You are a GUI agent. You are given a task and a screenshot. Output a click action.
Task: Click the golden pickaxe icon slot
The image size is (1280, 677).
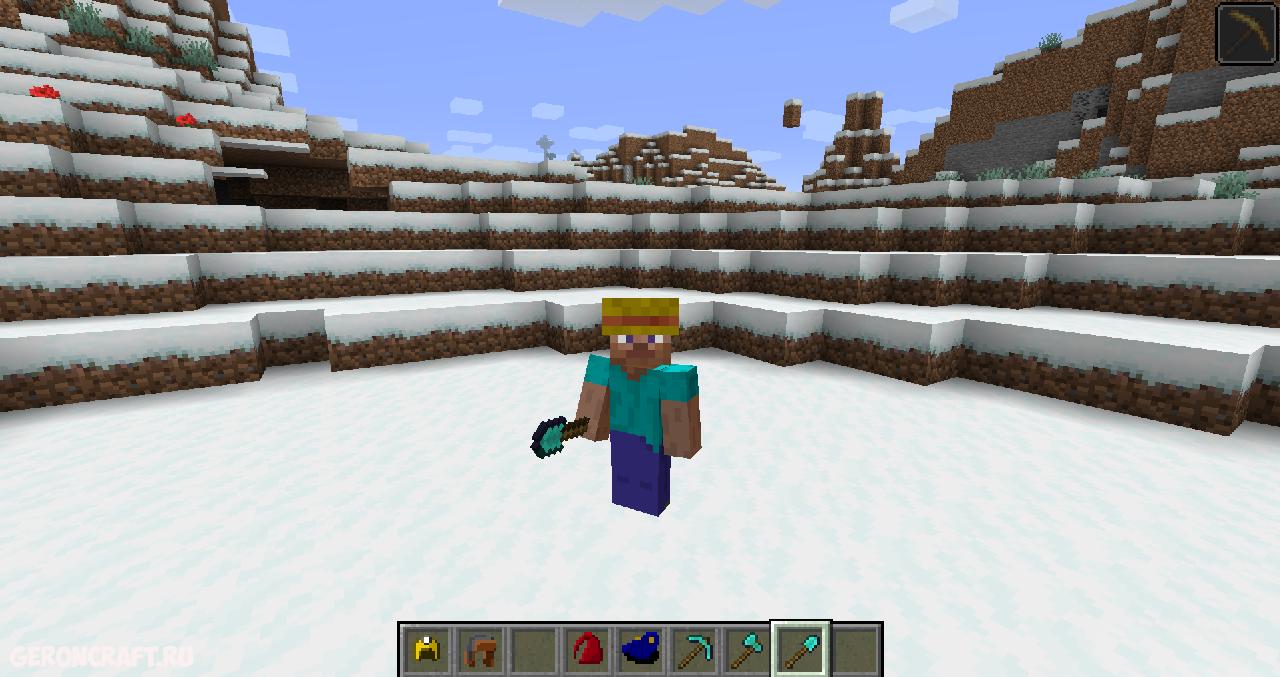(1247, 33)
